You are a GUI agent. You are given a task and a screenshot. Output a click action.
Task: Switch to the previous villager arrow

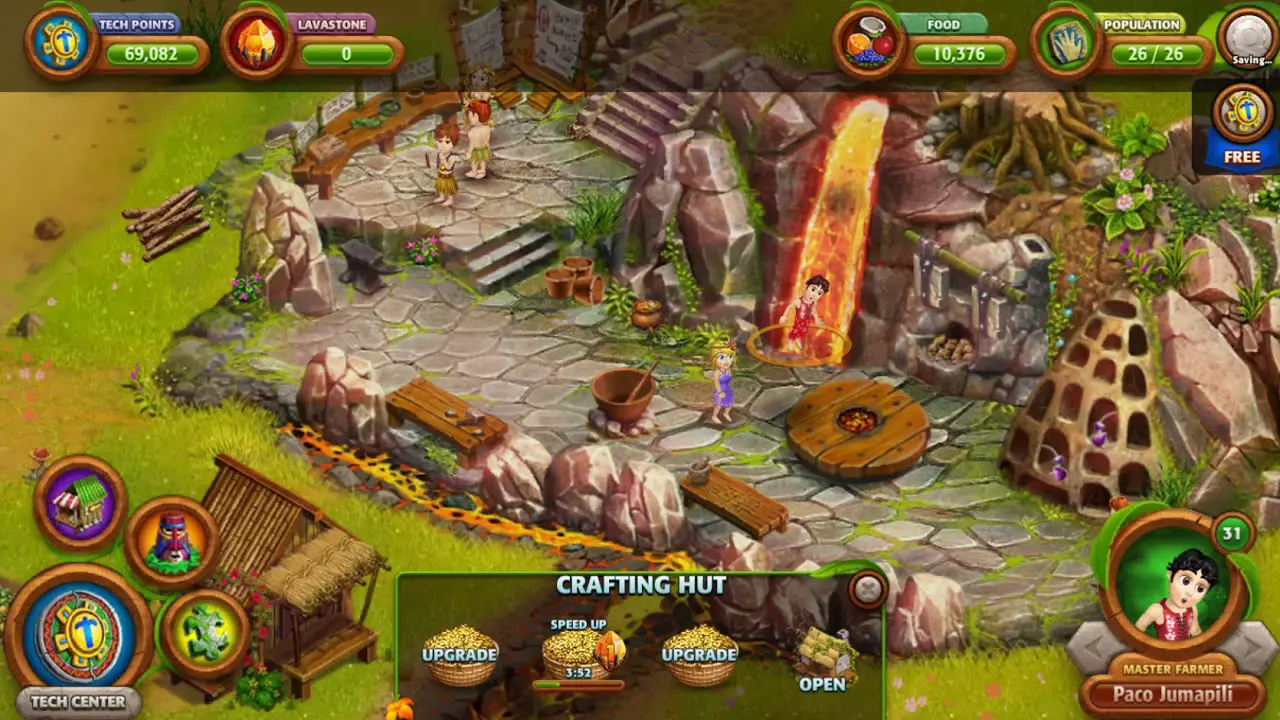(x=1088, y=650)
